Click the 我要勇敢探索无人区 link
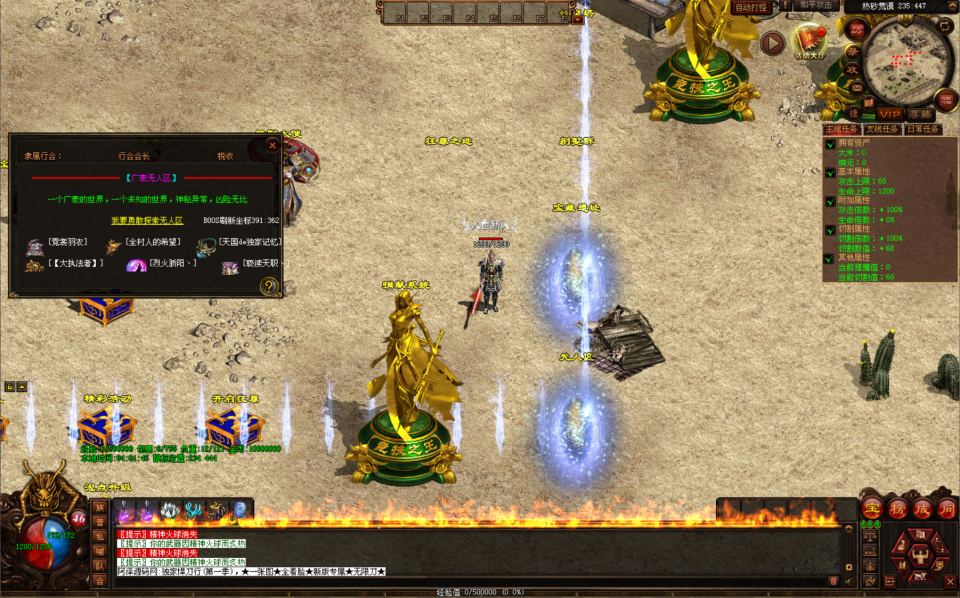 tap(146, 220)
